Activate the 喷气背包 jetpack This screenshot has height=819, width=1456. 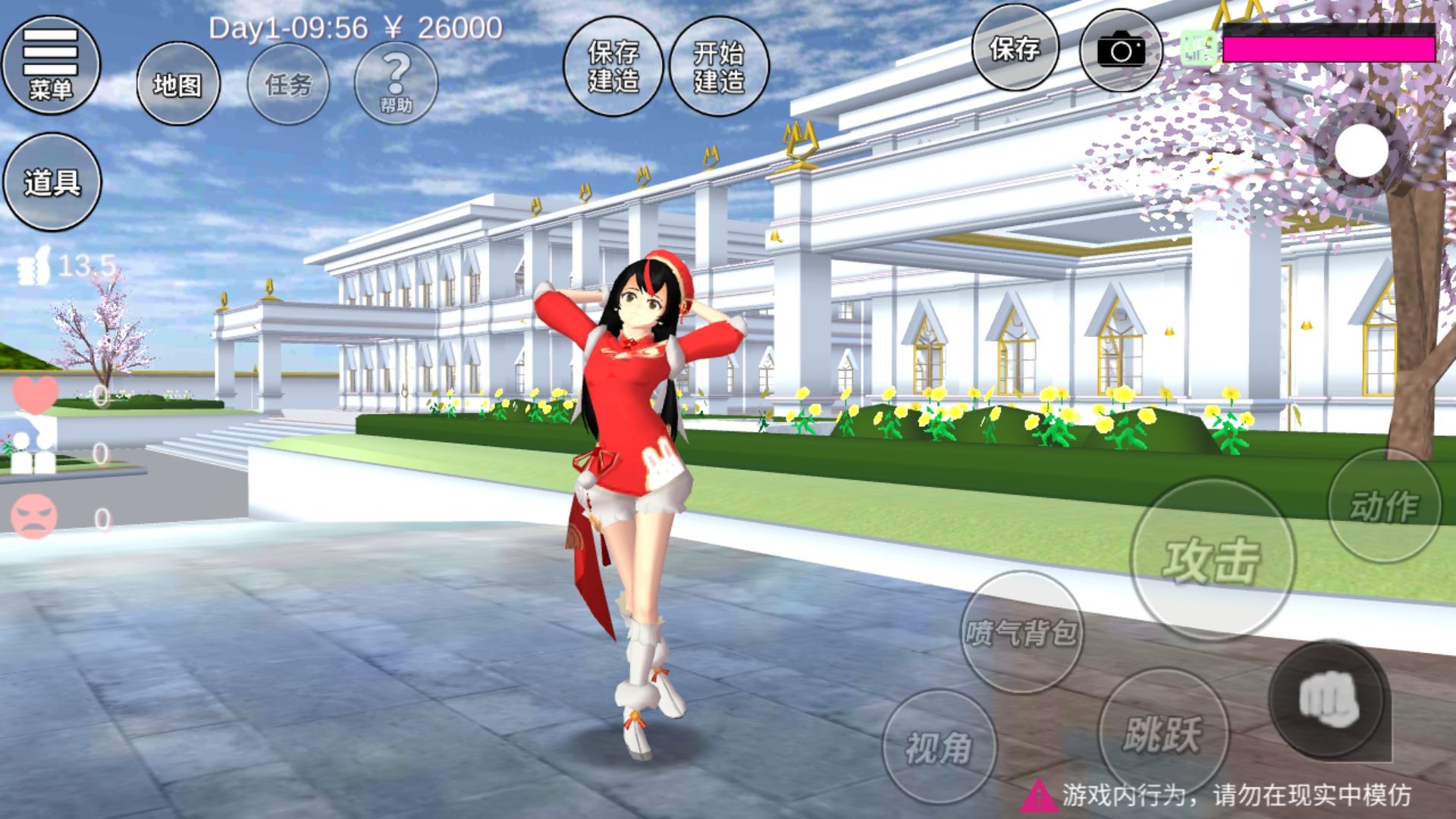click(x=1021, y=632)
